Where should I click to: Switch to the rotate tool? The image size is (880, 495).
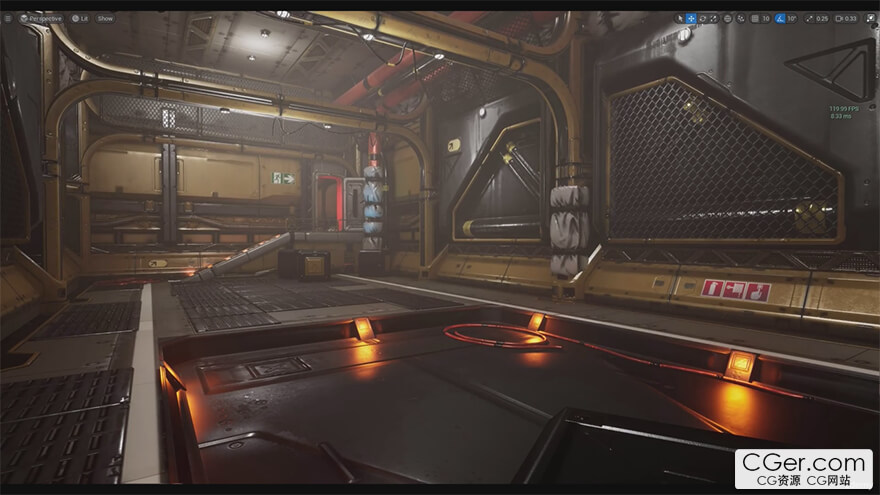coord(702,18)
